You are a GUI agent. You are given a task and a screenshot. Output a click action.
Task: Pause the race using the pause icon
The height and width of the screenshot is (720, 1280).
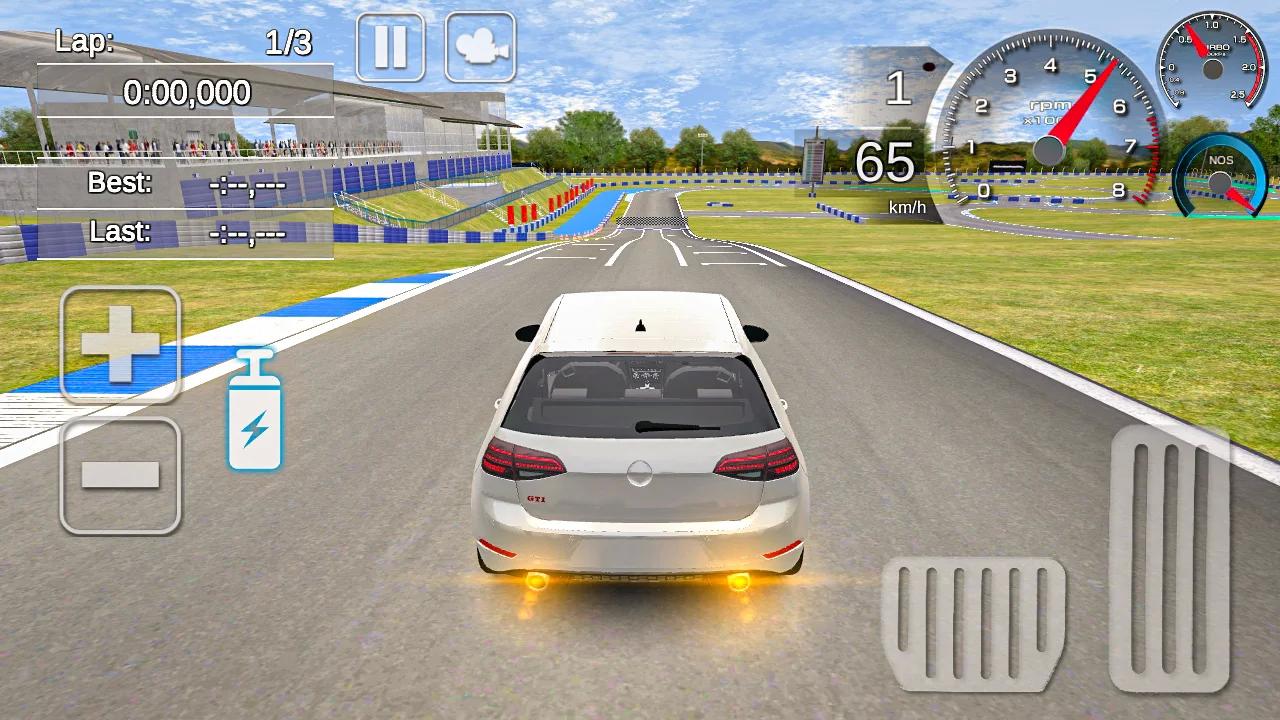coord(390,46)
